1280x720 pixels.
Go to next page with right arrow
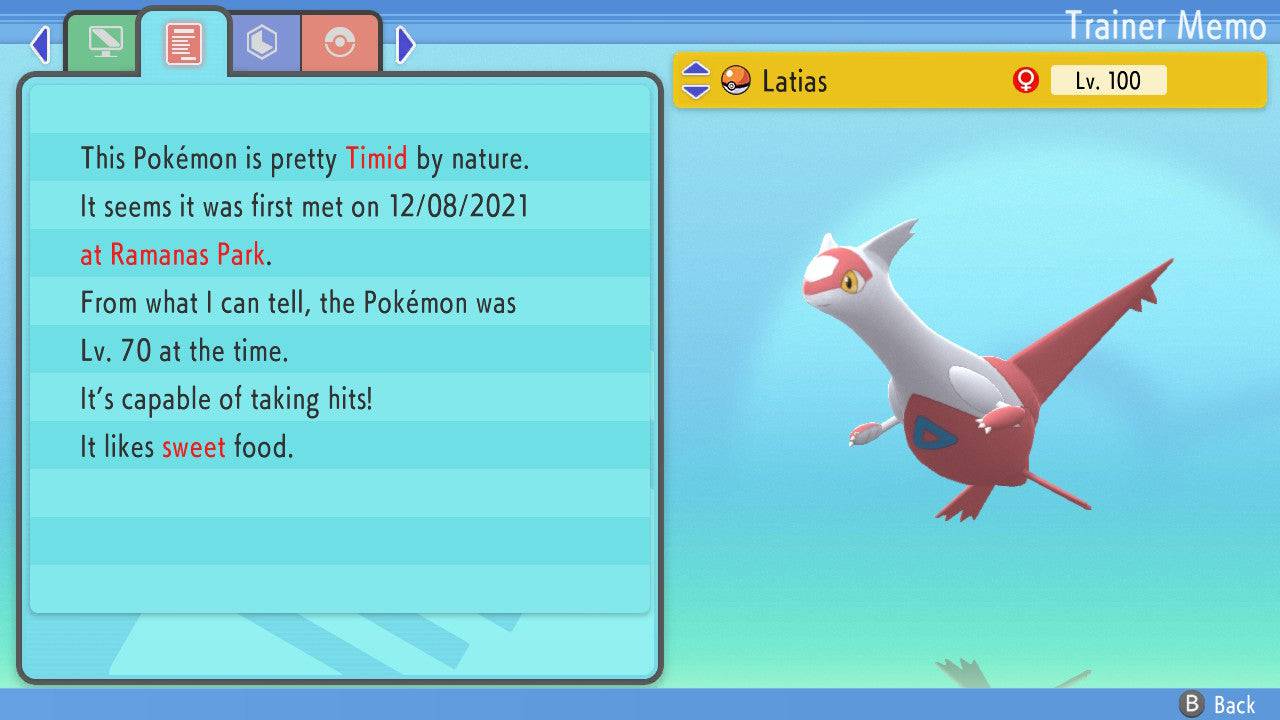point(406,44)
